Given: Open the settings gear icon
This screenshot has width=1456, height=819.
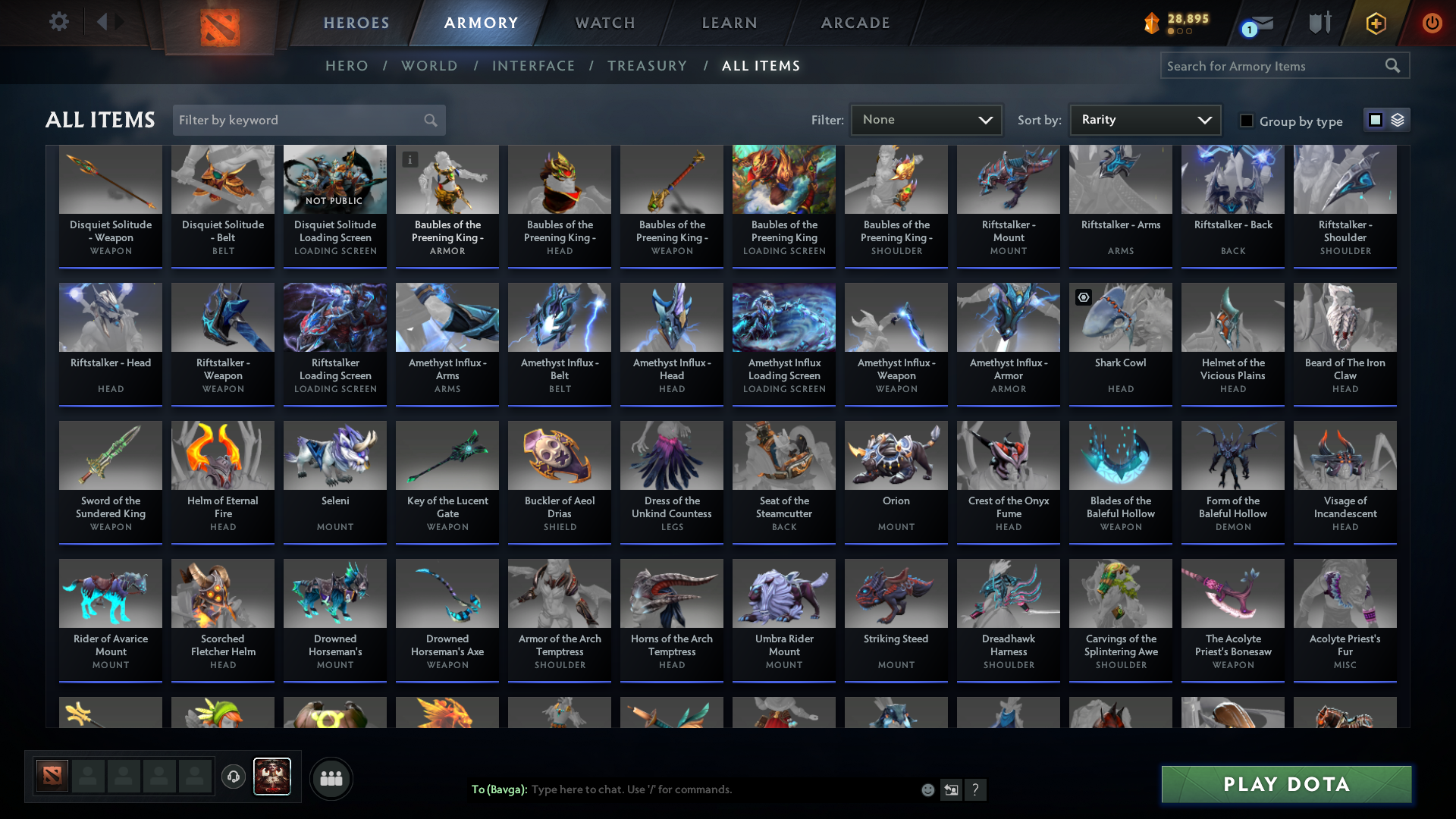Looking at the screenshot, I should [58, 22].
